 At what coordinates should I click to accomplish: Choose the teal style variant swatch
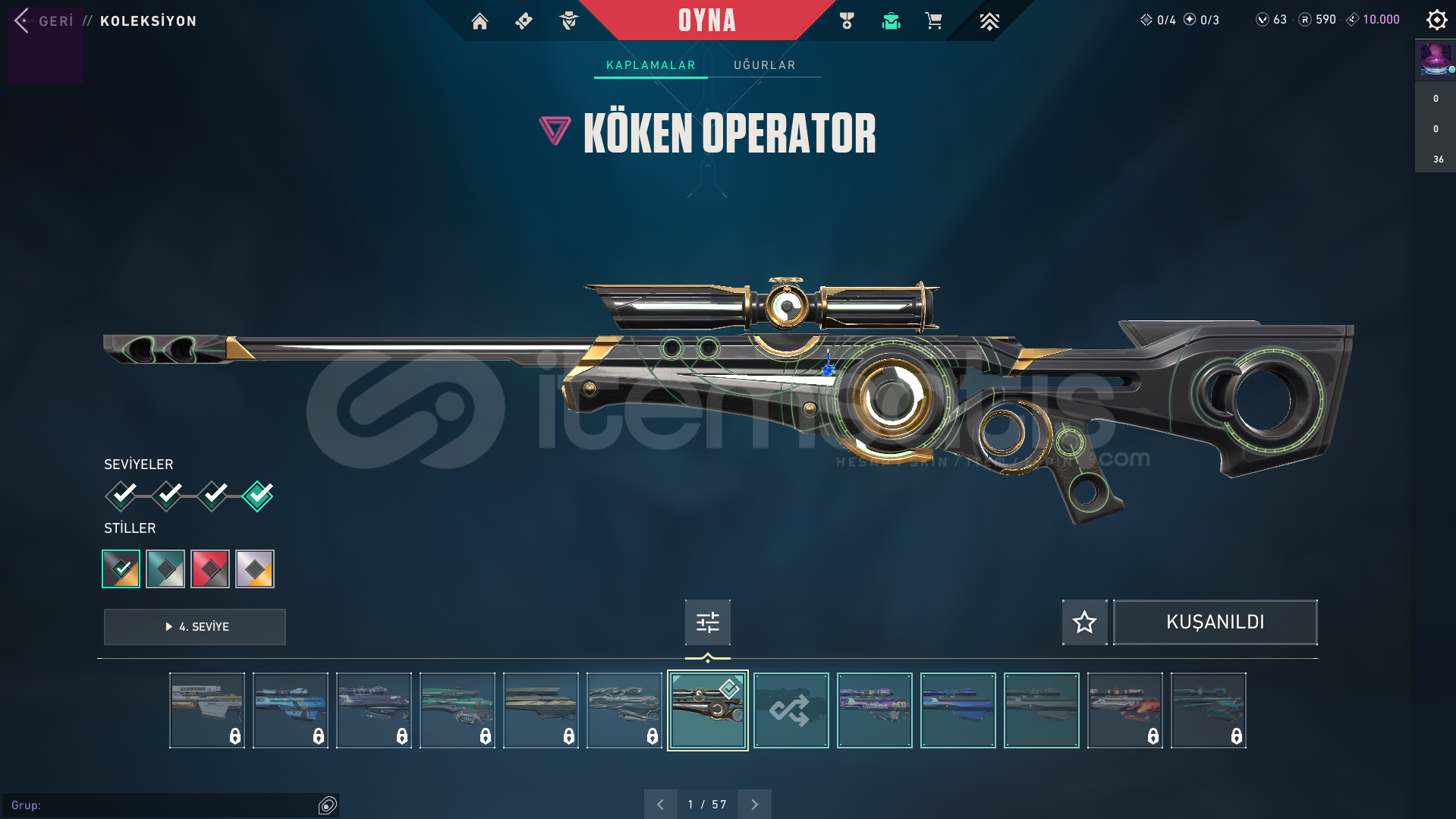coord(165,569)
